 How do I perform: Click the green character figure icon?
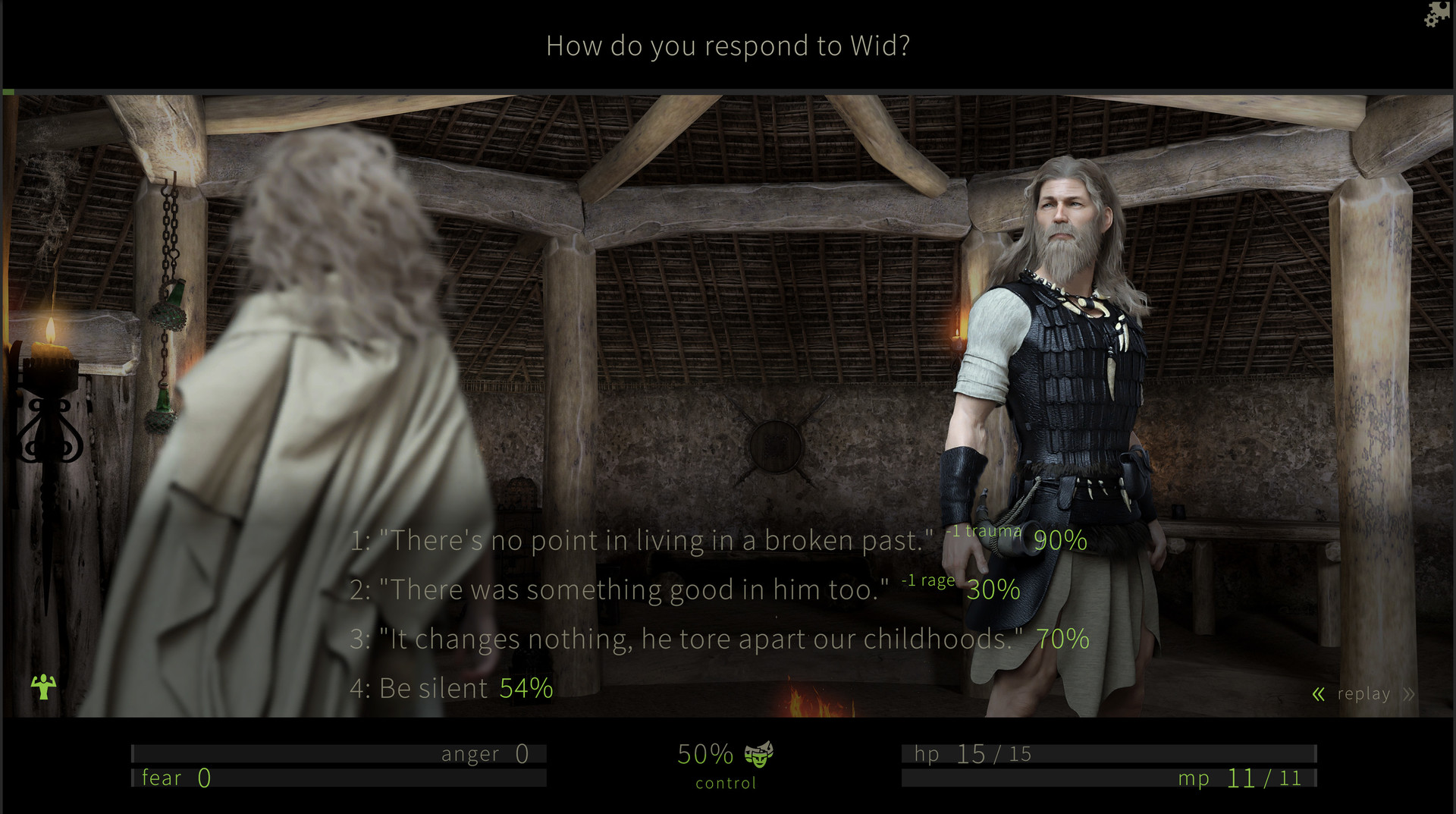point(43,687)
